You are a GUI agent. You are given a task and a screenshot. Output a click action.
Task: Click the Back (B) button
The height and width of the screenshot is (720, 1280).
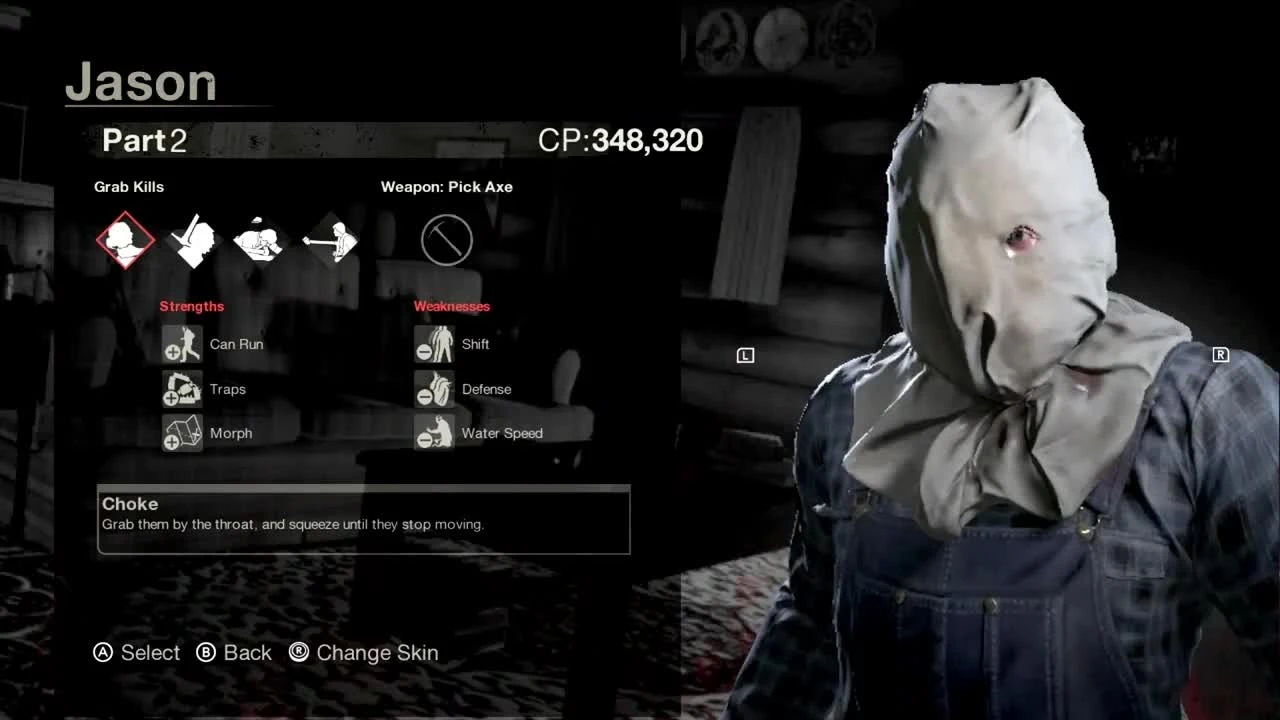tap(233, 652)
